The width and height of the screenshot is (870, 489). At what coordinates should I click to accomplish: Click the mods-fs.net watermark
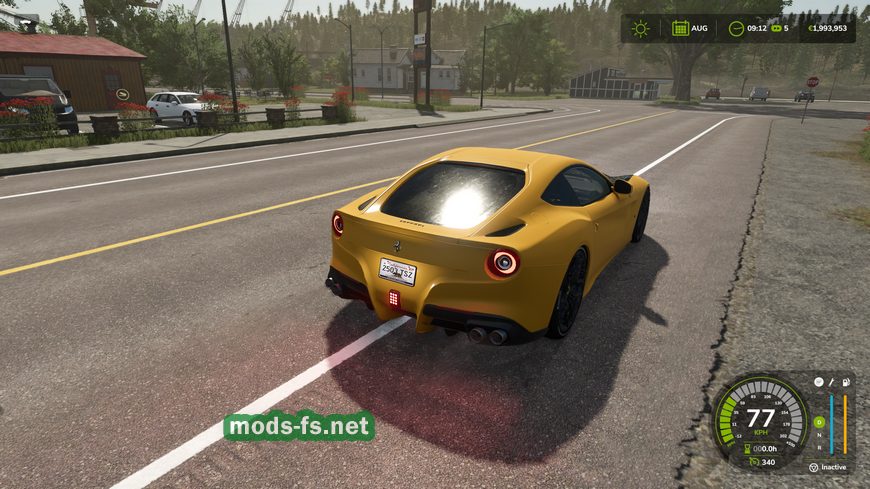click(299, 426)
